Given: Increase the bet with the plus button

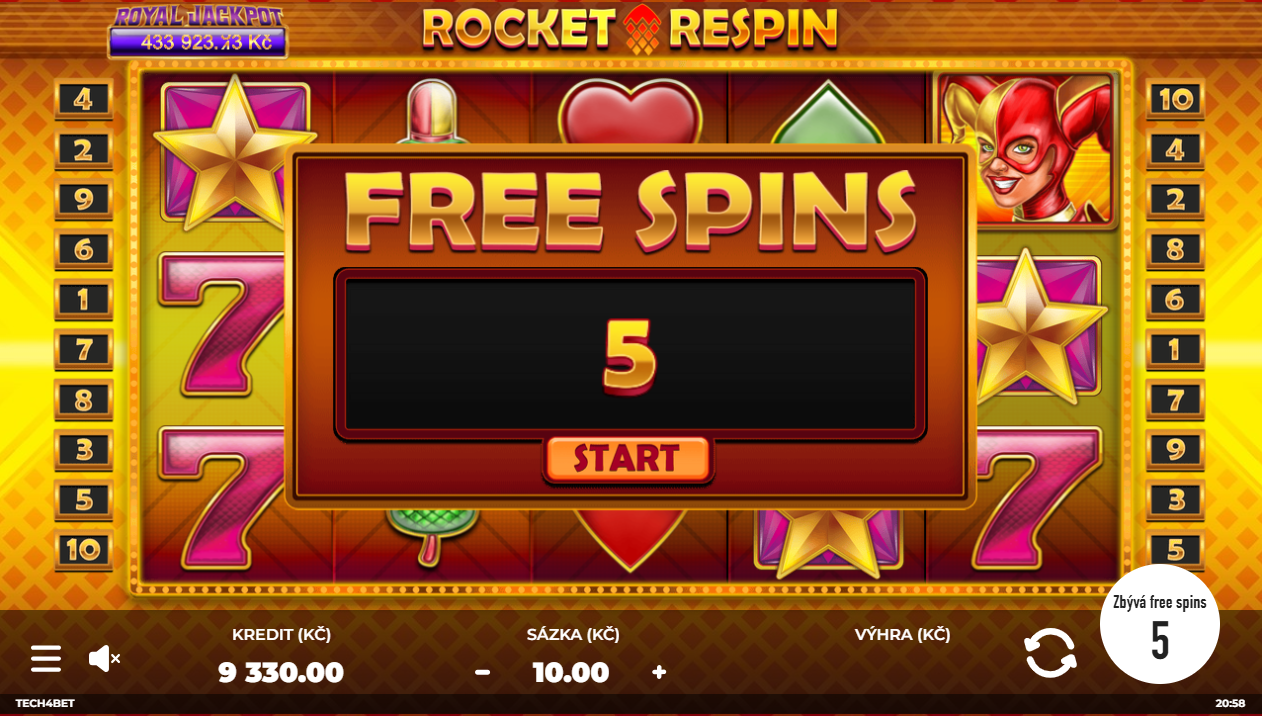Looking at the screenshot, I should [x=659, y=672].
